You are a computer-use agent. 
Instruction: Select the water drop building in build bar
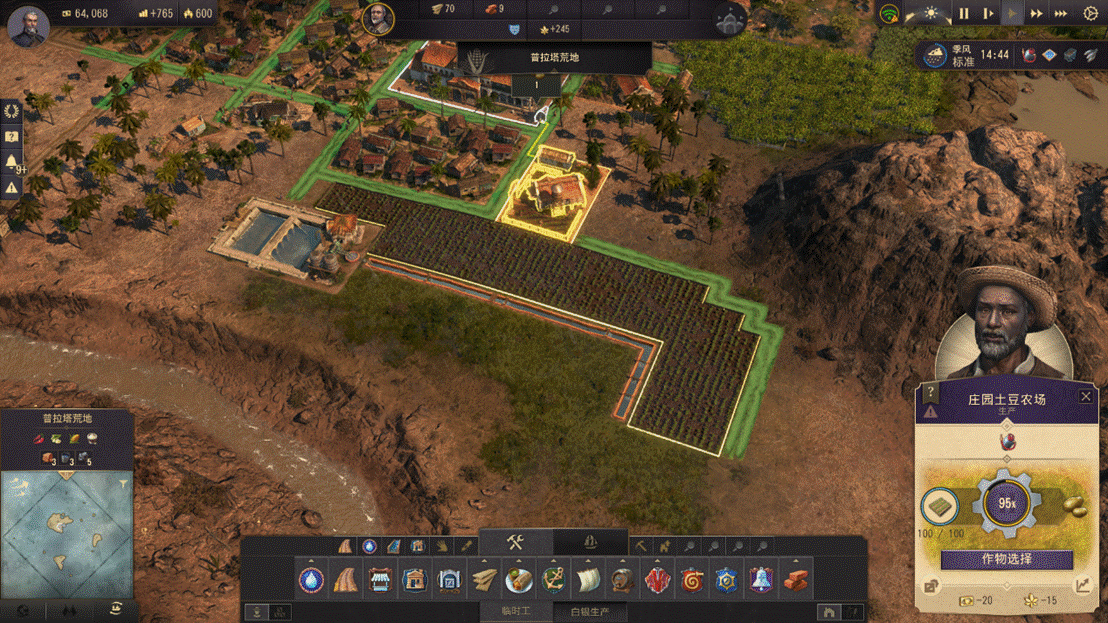click(312, 579)
